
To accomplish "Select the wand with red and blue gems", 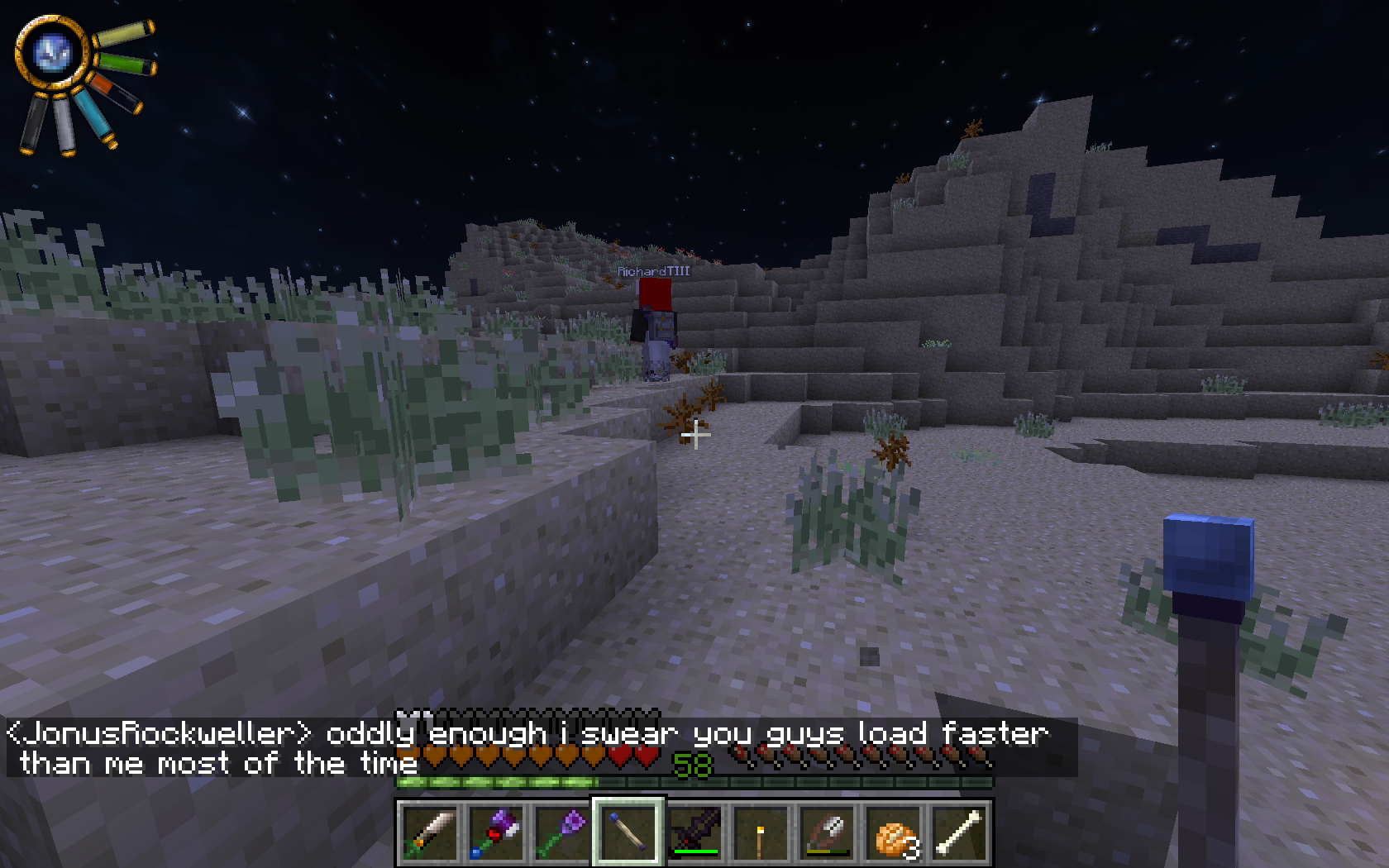I will coord(495,832).
